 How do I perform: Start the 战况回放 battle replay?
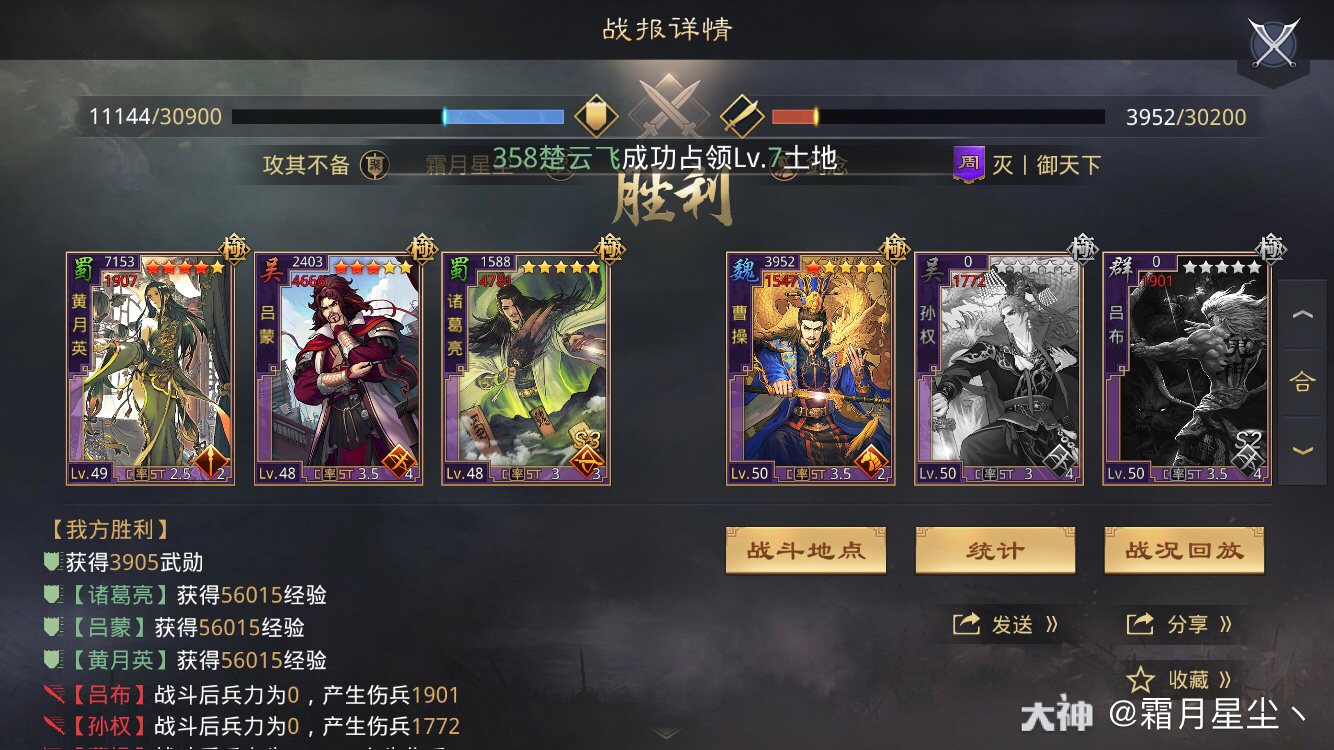[1184, 550]
